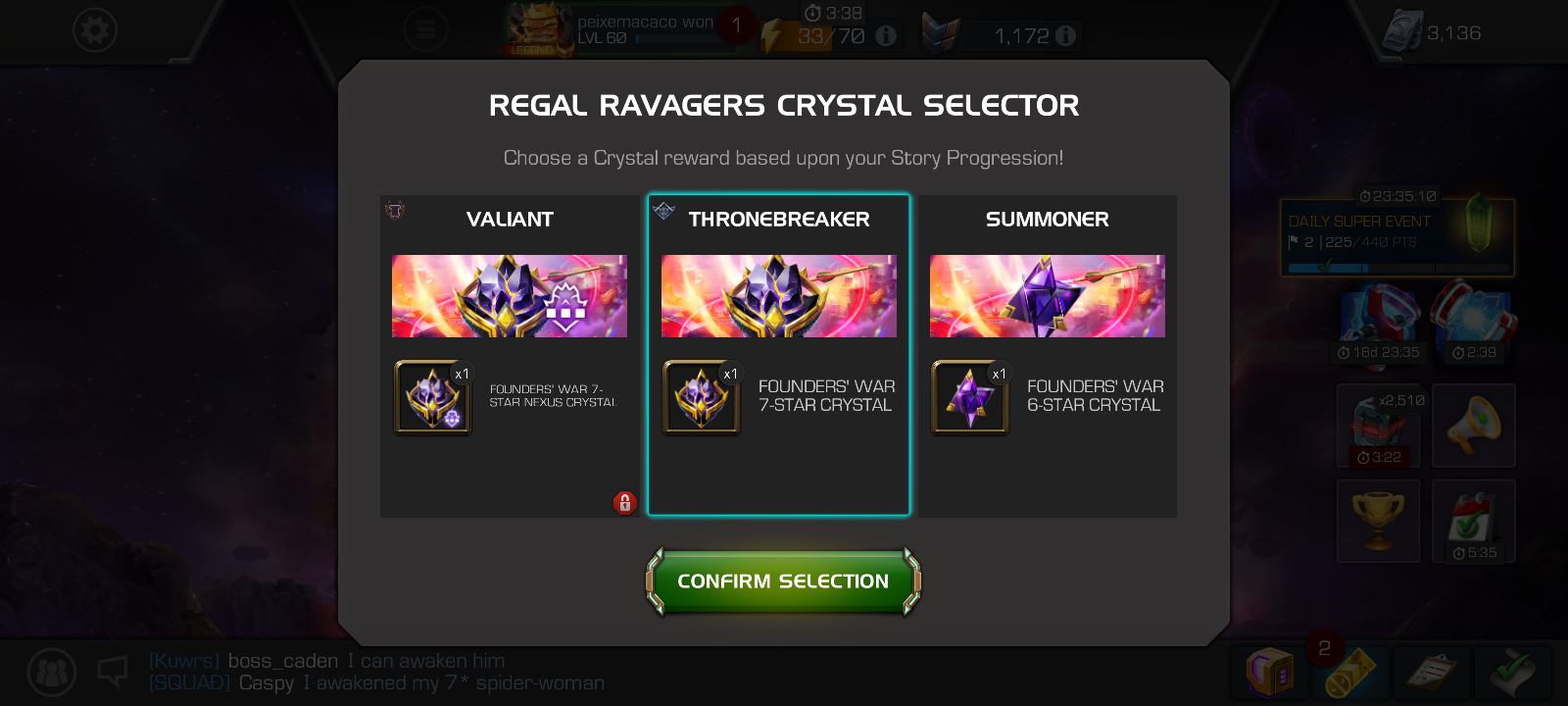View the Founders' War 7-Star Crystal icon
This screenshot has width=1568, height=706.
coord(702,397)
